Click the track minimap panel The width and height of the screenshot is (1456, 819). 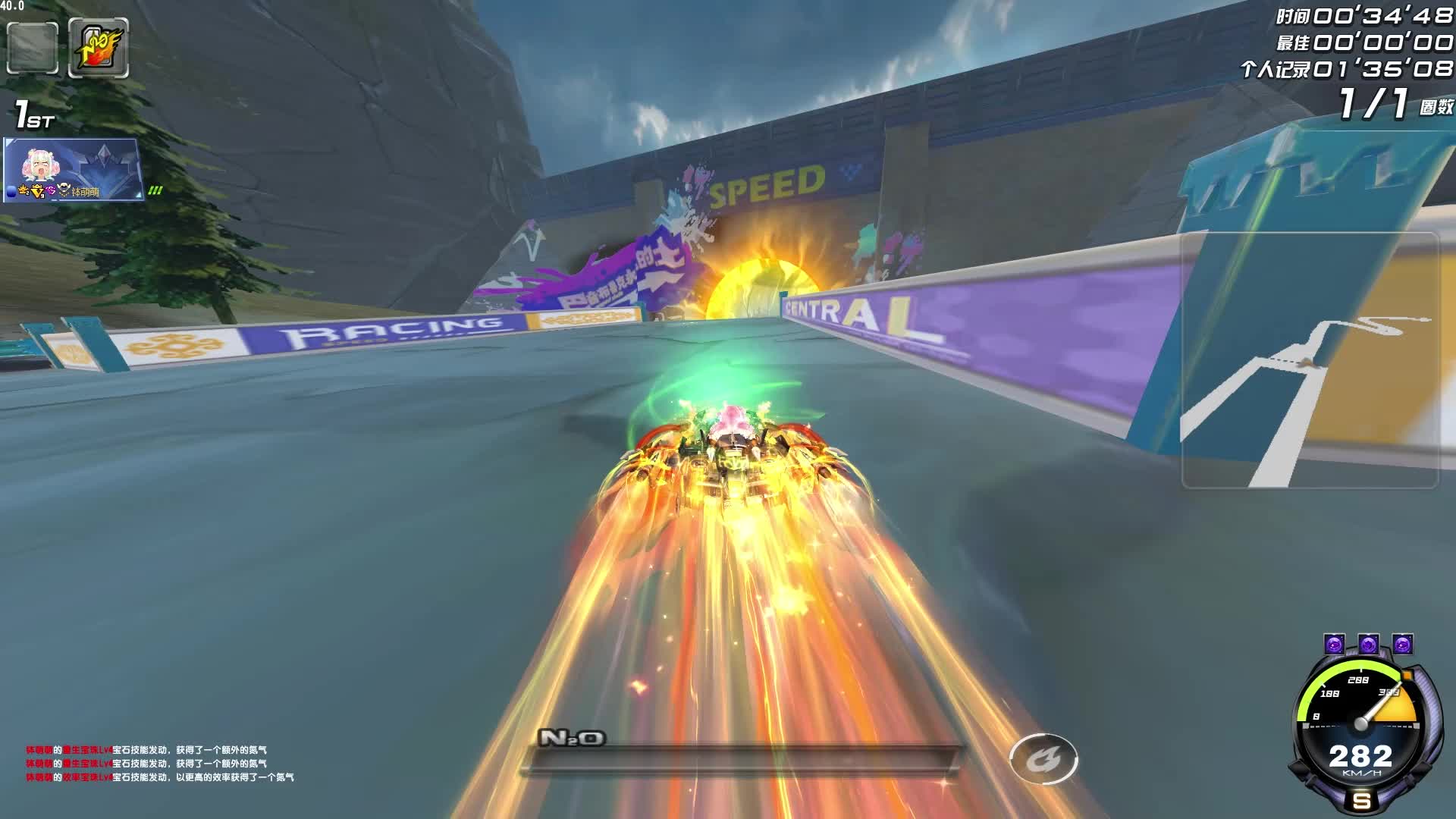click(1310, 360)
